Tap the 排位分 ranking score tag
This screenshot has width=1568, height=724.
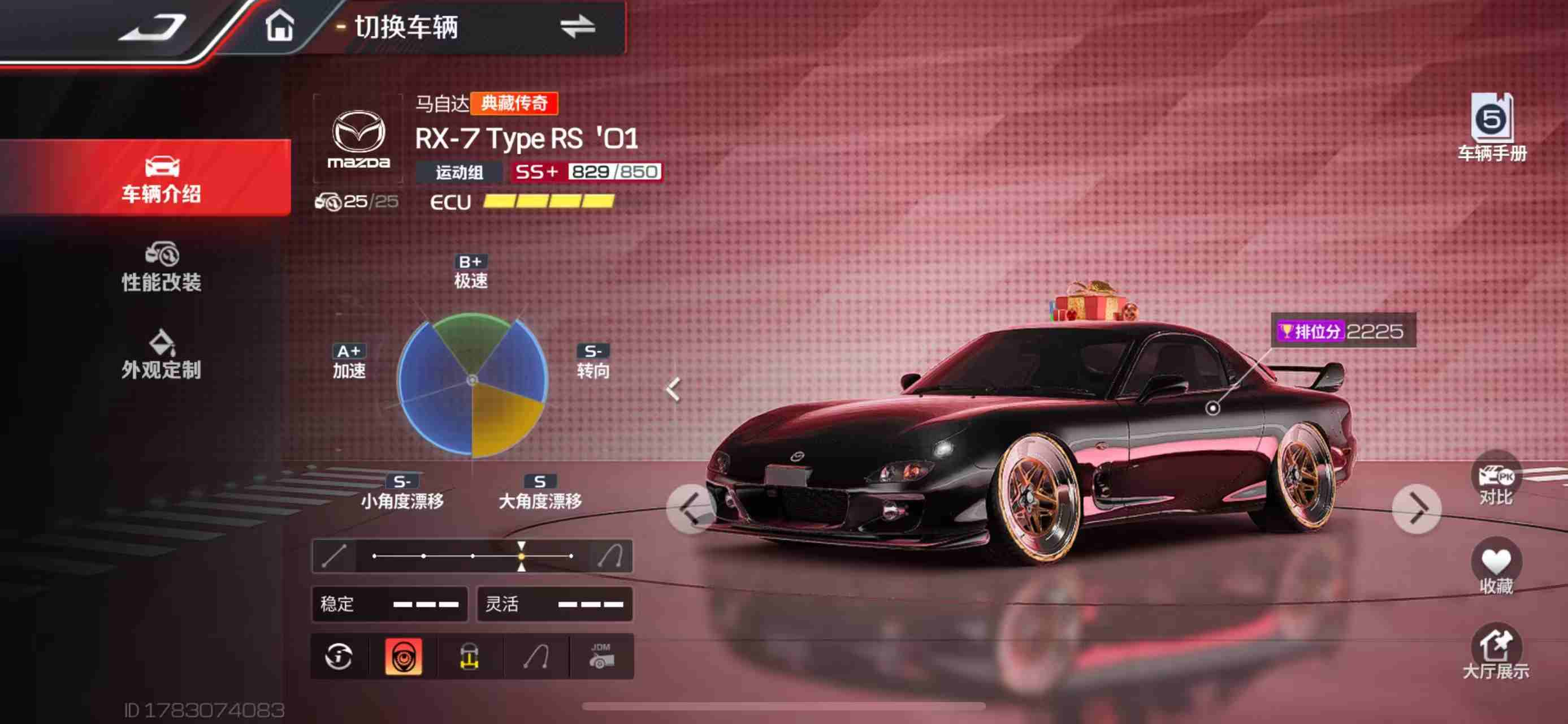click(1342, 331)
